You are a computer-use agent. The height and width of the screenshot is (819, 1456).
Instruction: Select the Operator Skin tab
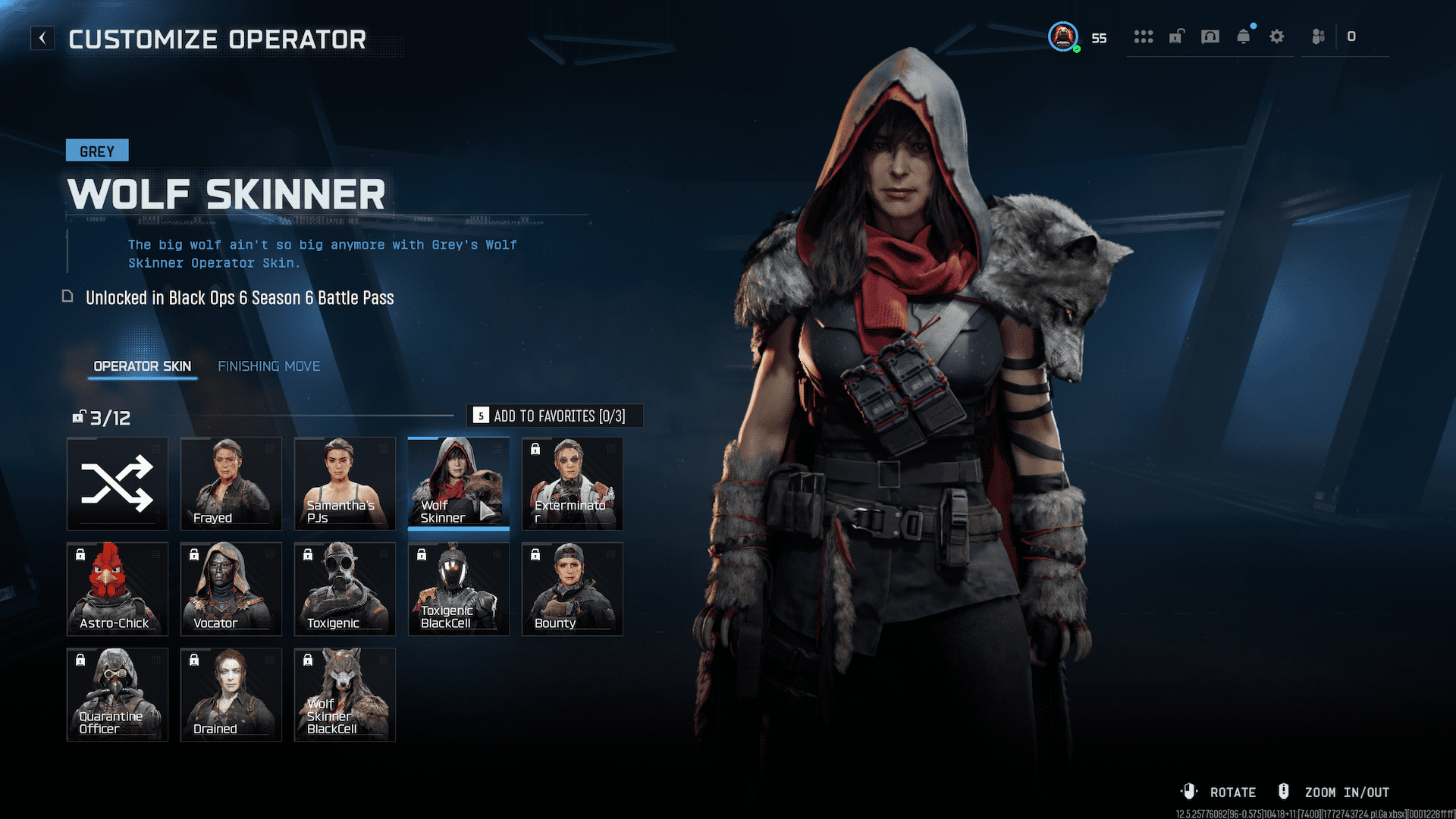142,366
